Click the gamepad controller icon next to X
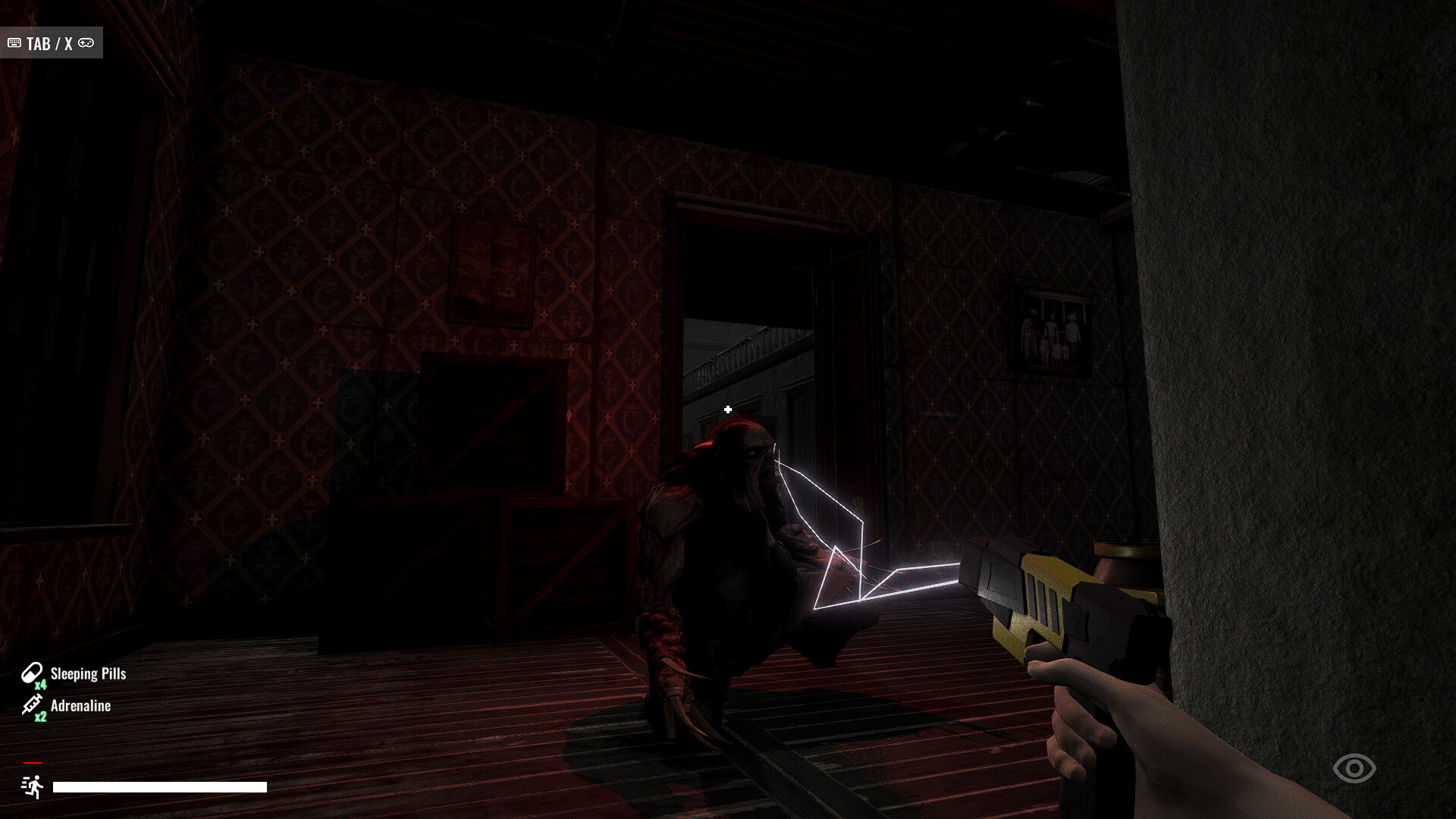Screen dimensions: 1456x819 pos(86,43)
